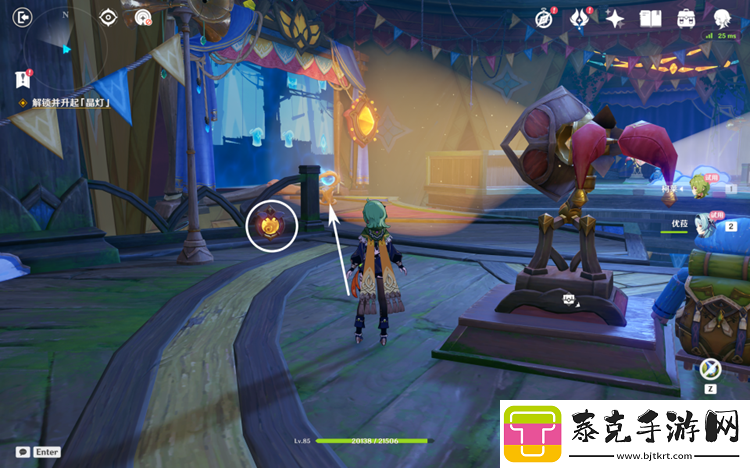The width and height of the screenshot is (750, 468).
Task: Toggle the eye view icon
Action: [110, 17]
